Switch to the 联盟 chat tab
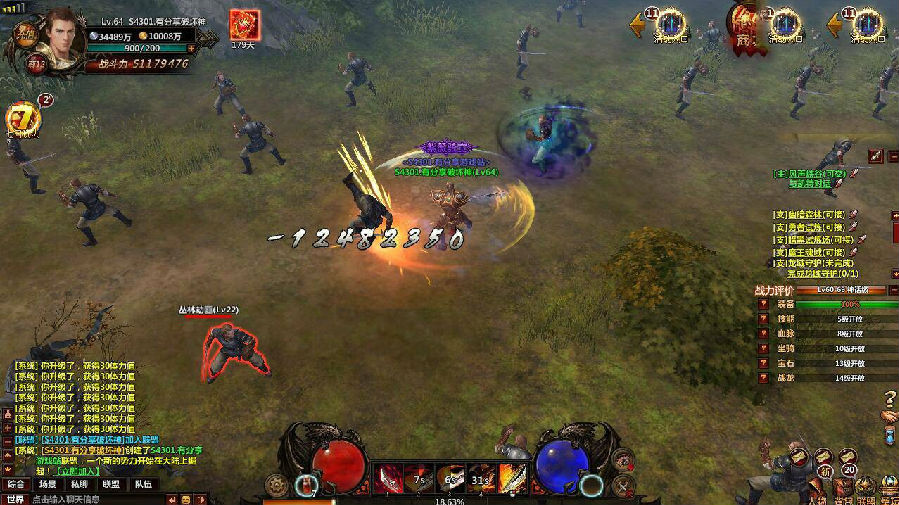Screen dimensions: 899x505 pyautogui.click(x=111, y=484)
